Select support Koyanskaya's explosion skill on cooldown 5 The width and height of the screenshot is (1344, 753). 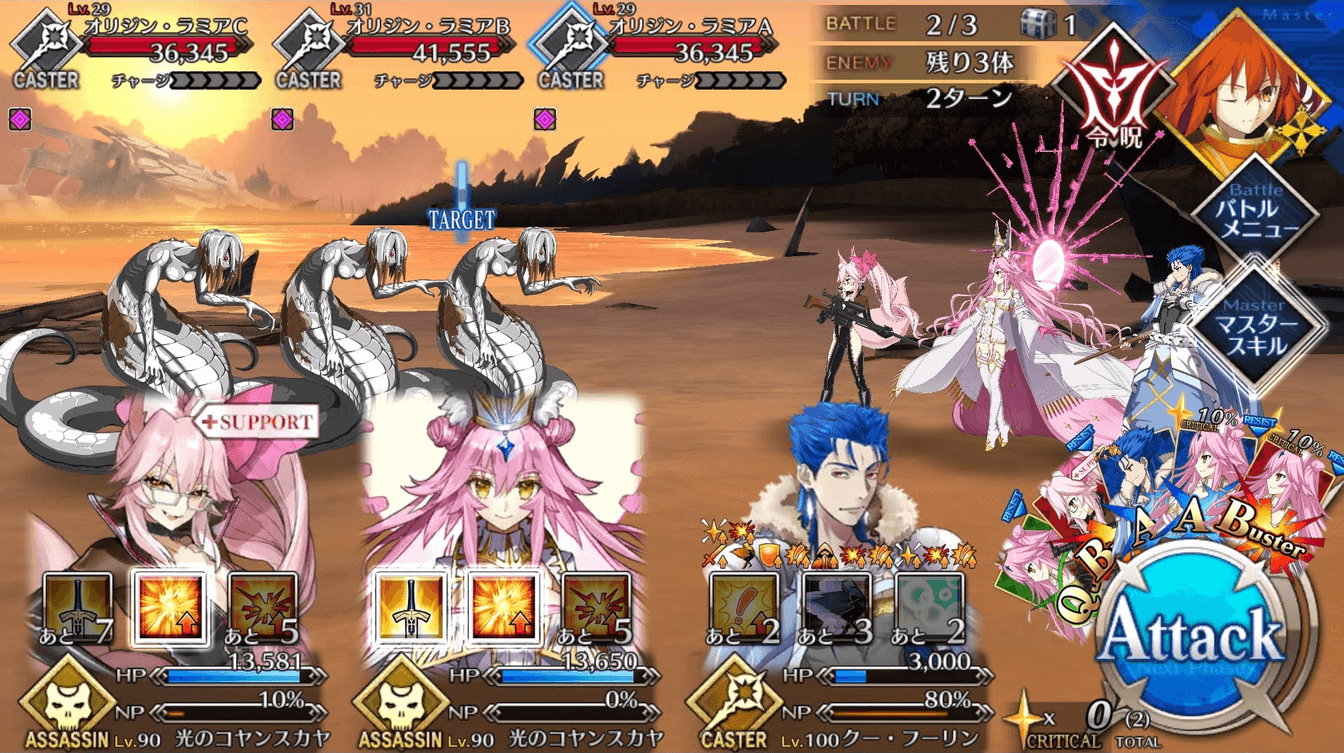pos(263,608)
